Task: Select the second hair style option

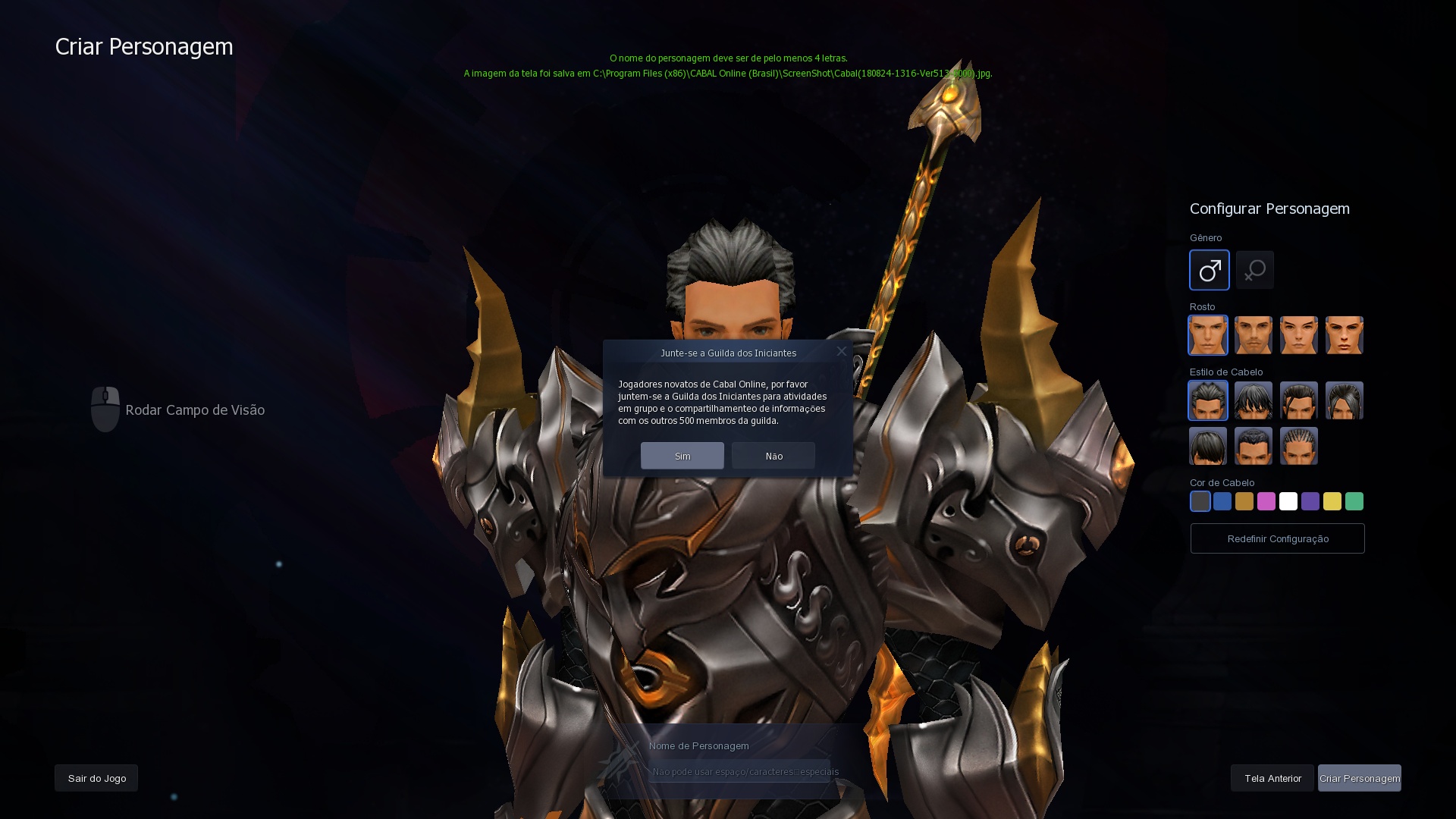Action: point(1254,400)
